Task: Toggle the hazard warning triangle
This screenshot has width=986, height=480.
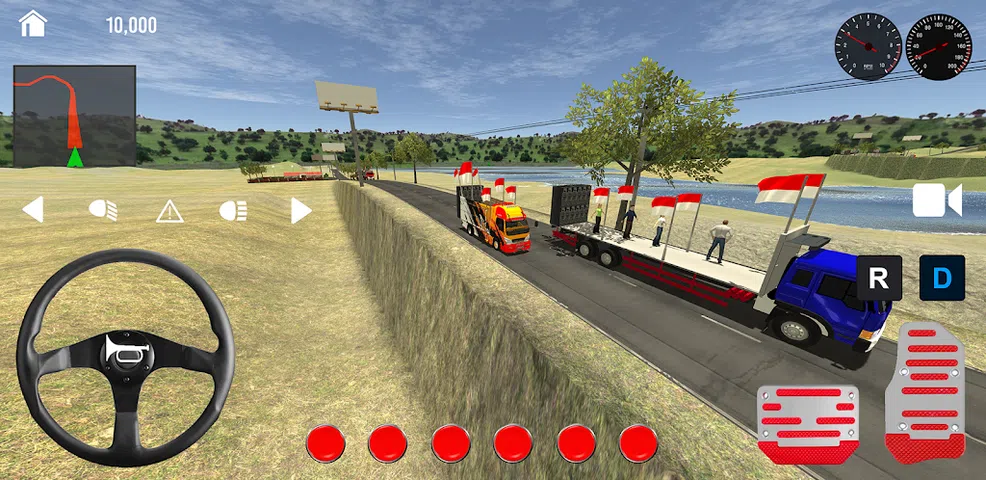Action: pos(169,210)
